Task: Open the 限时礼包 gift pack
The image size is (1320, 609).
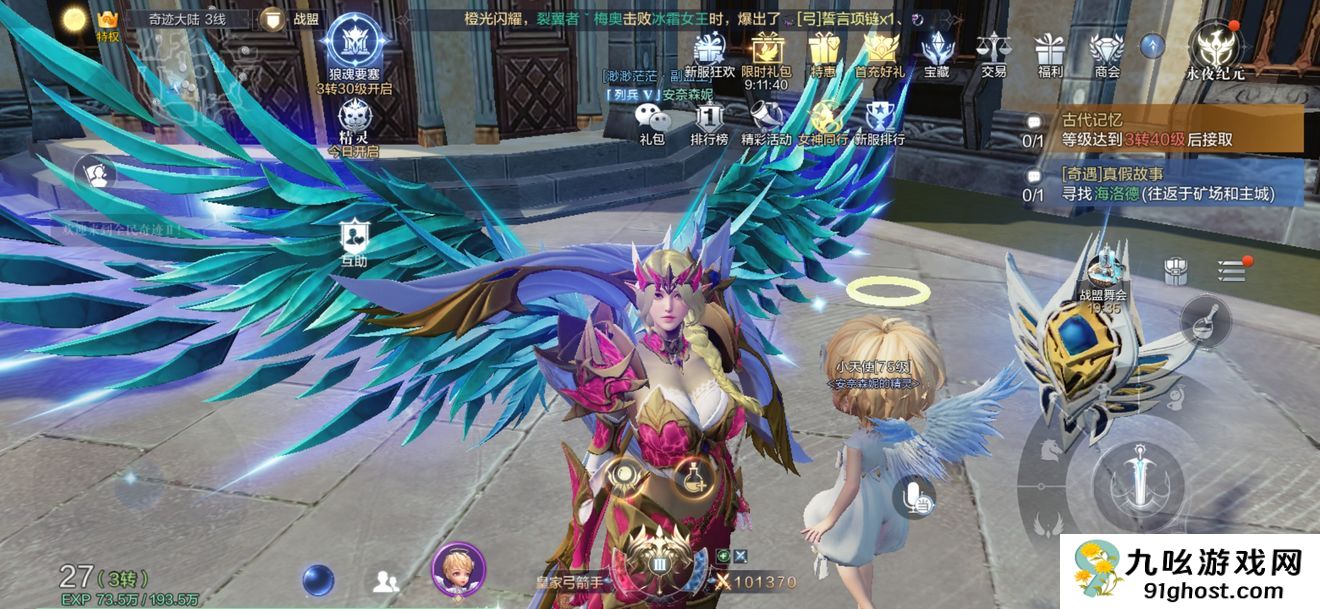Action: [x=766, y=52]
